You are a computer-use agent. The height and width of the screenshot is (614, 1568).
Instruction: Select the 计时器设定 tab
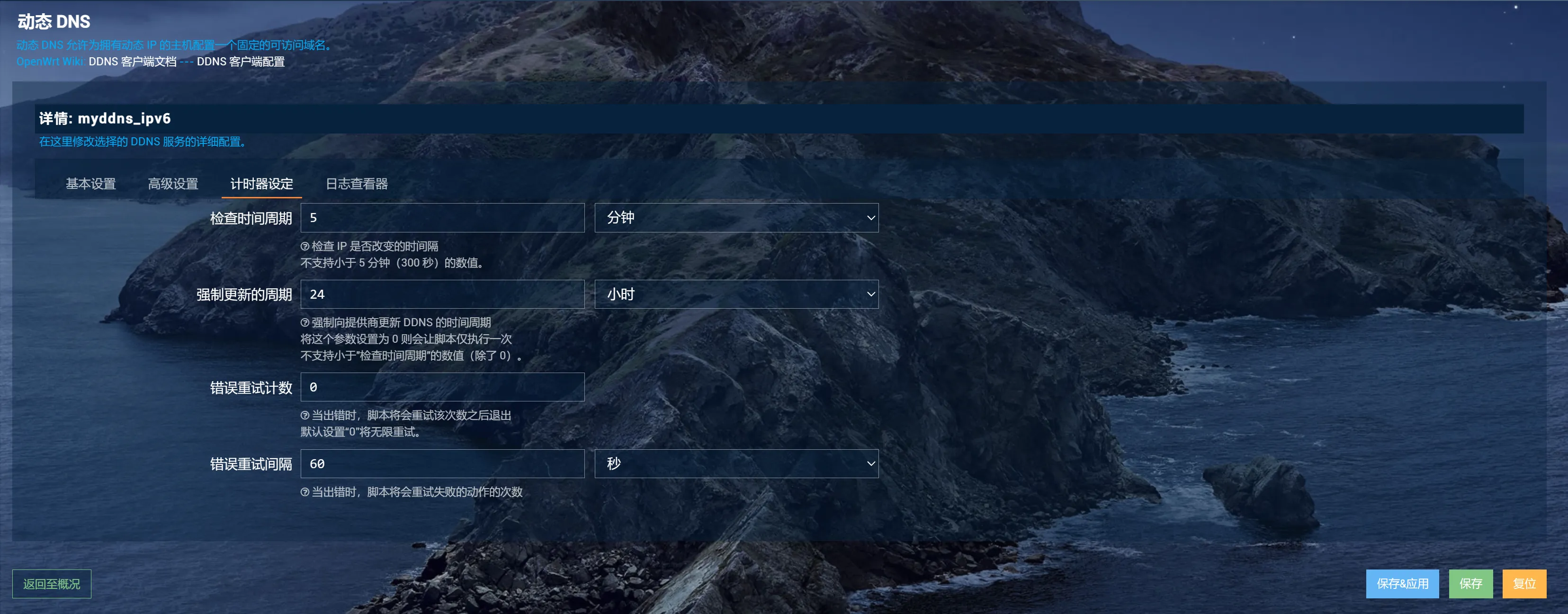tap(262, 184)
